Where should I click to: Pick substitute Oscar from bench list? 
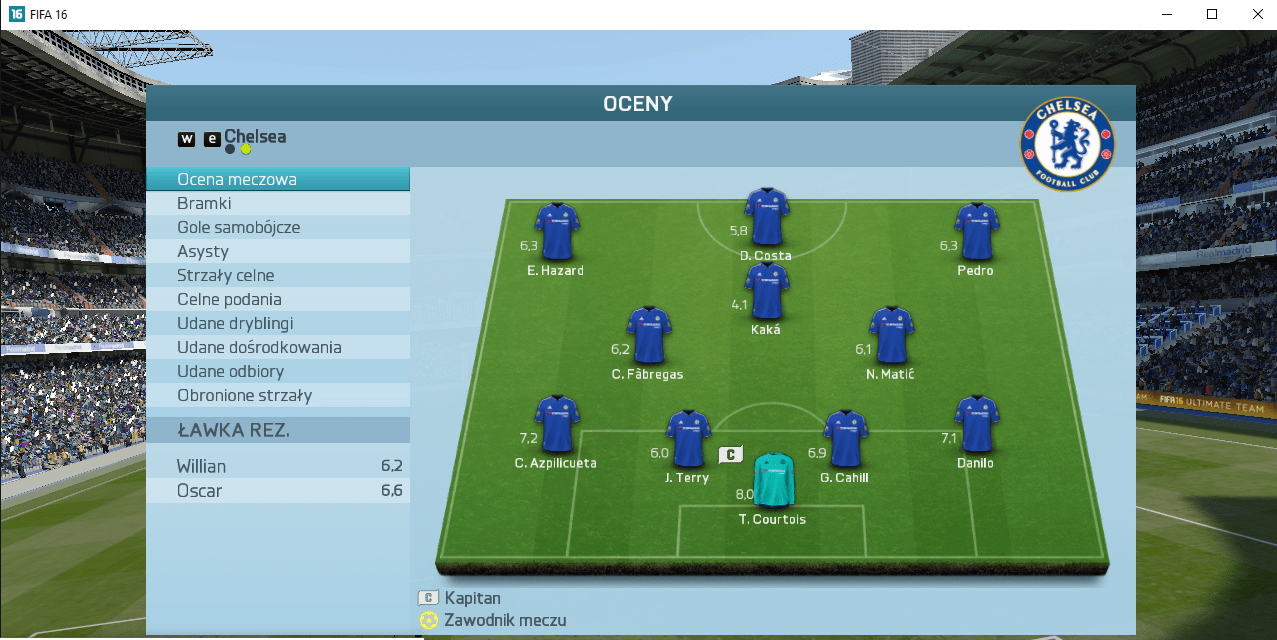[277, 491]
